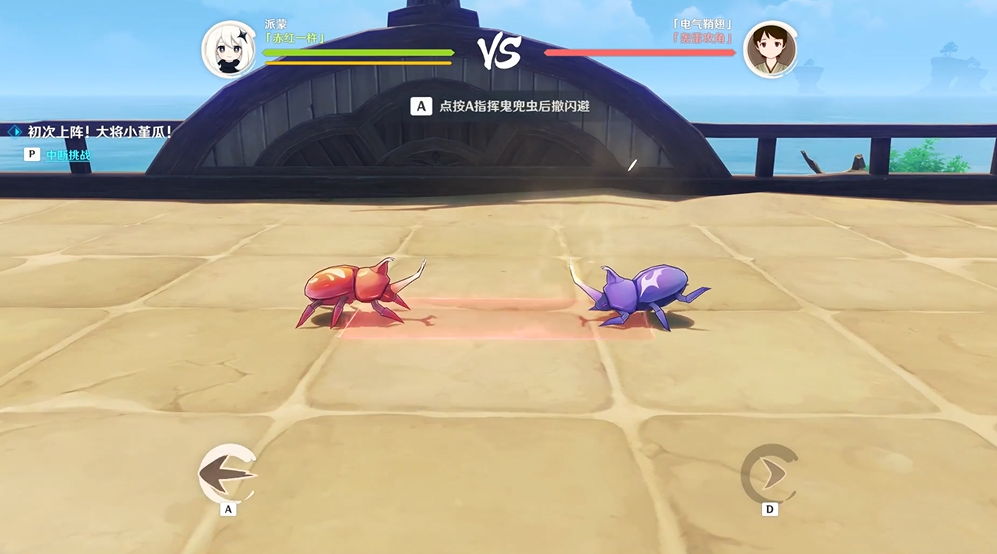Open the 初次上阵 quest tracker entry

click(x=98, y=131)
